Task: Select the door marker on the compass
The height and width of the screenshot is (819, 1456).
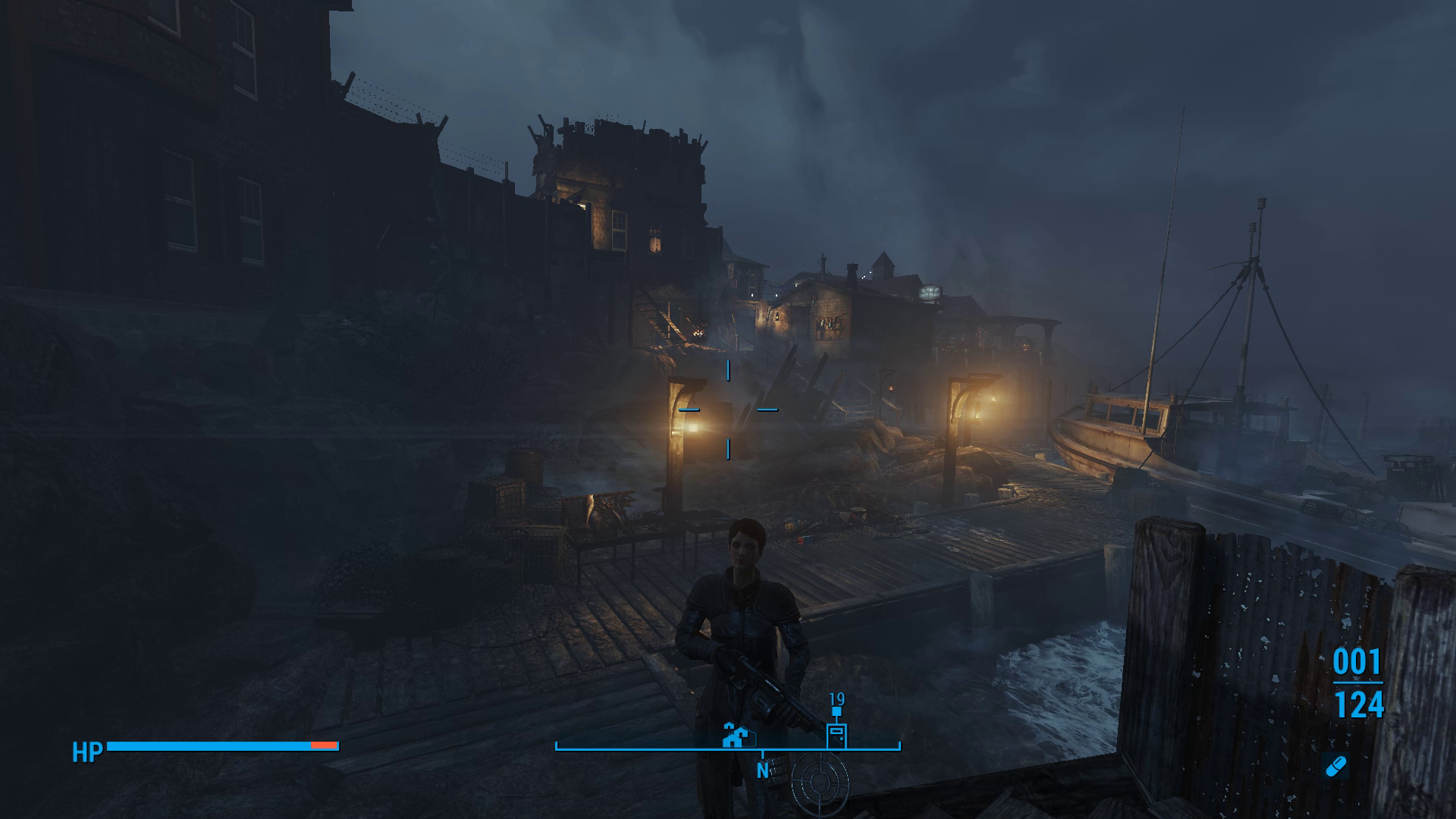Action: tap(836, 736)
